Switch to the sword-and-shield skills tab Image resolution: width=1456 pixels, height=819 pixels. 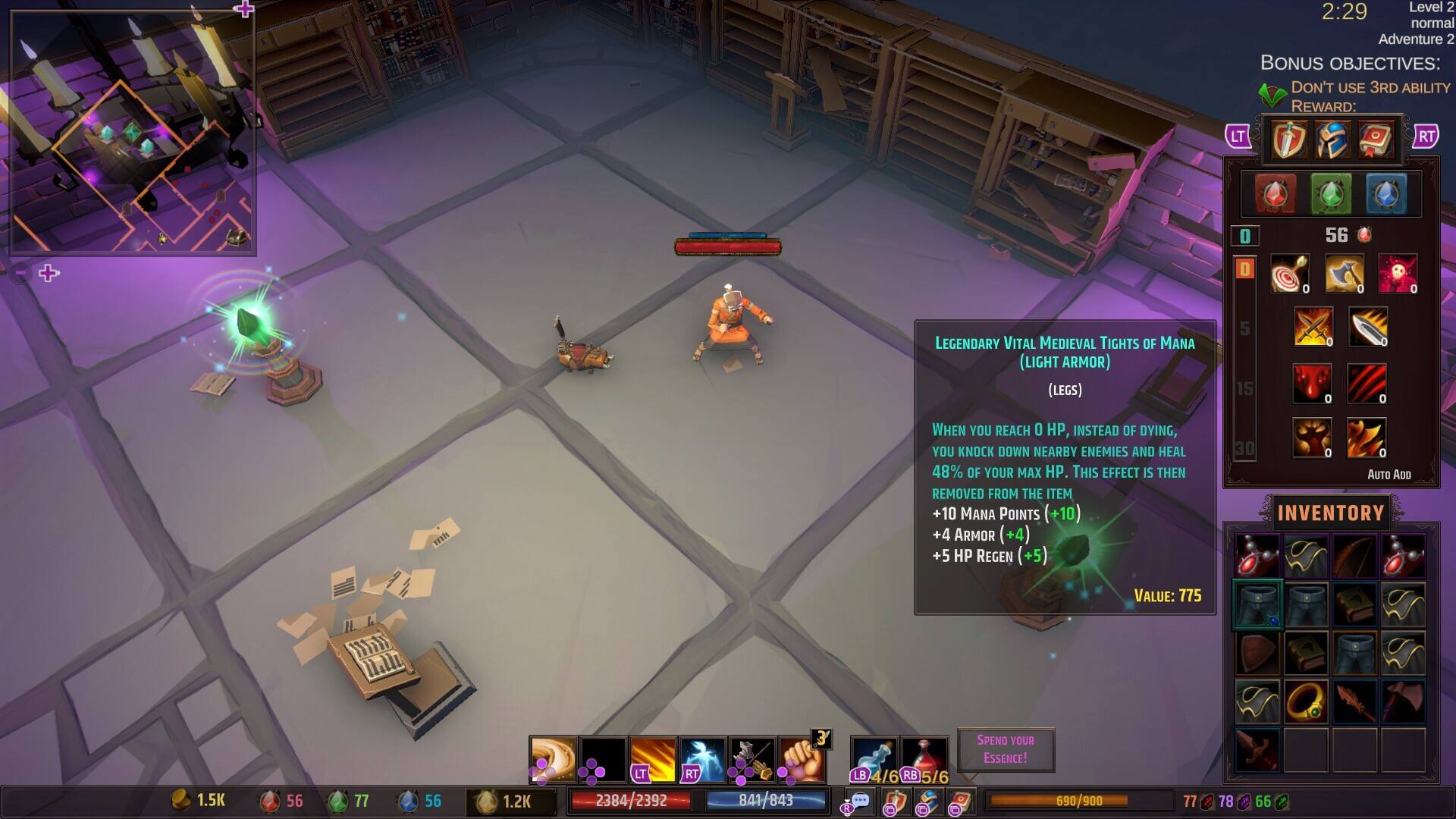click(1289, 139)
